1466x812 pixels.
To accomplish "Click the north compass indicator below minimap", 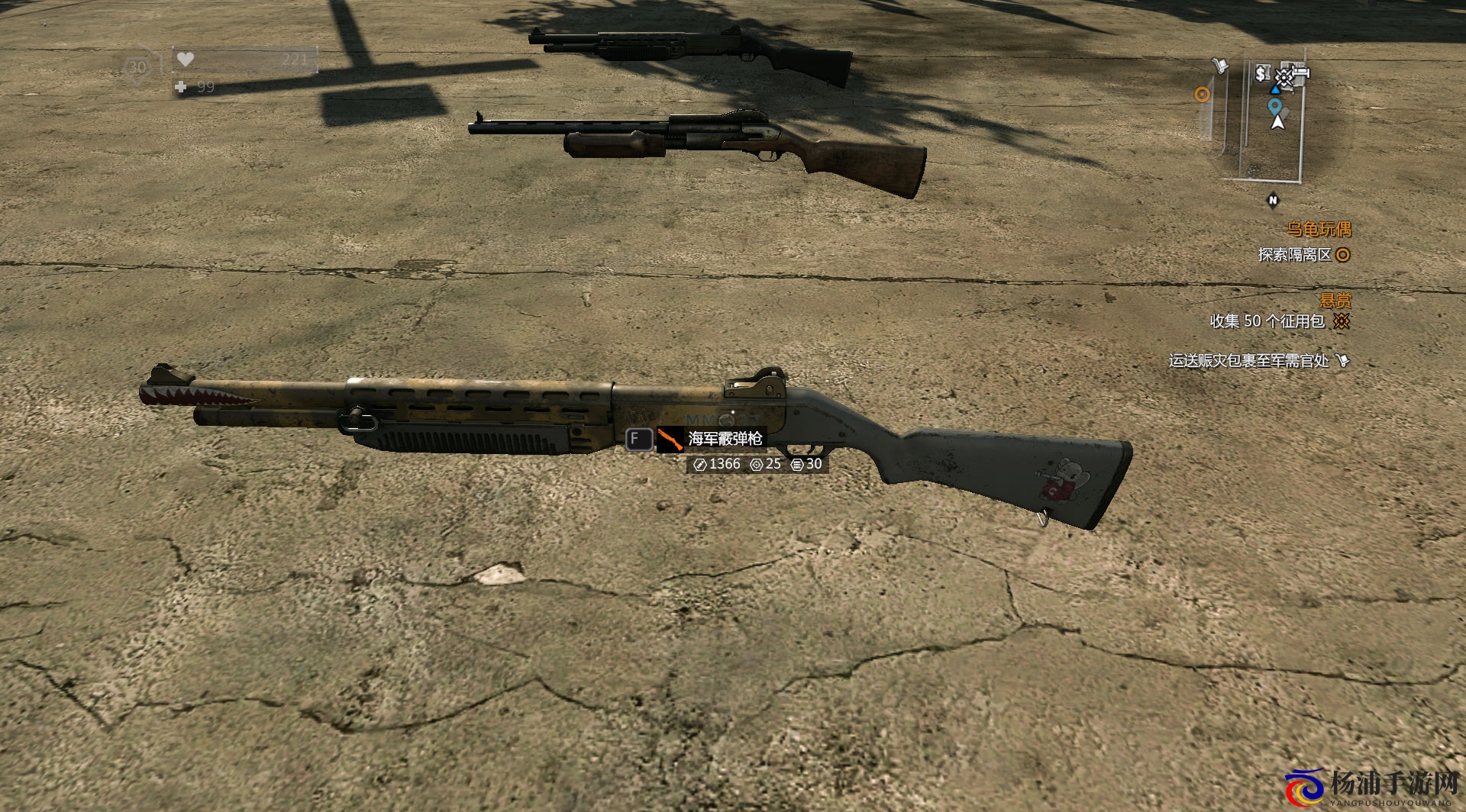I will 1272,200.
